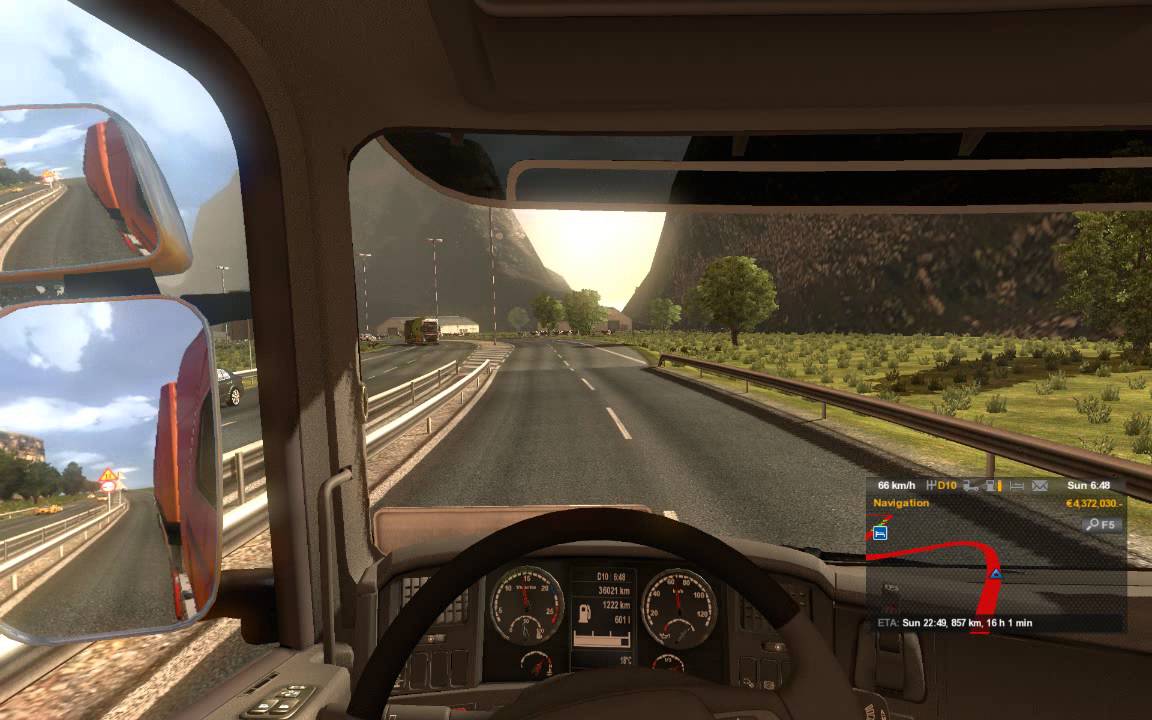
Task: Click the fuel pump status icon
Action: 991,486
